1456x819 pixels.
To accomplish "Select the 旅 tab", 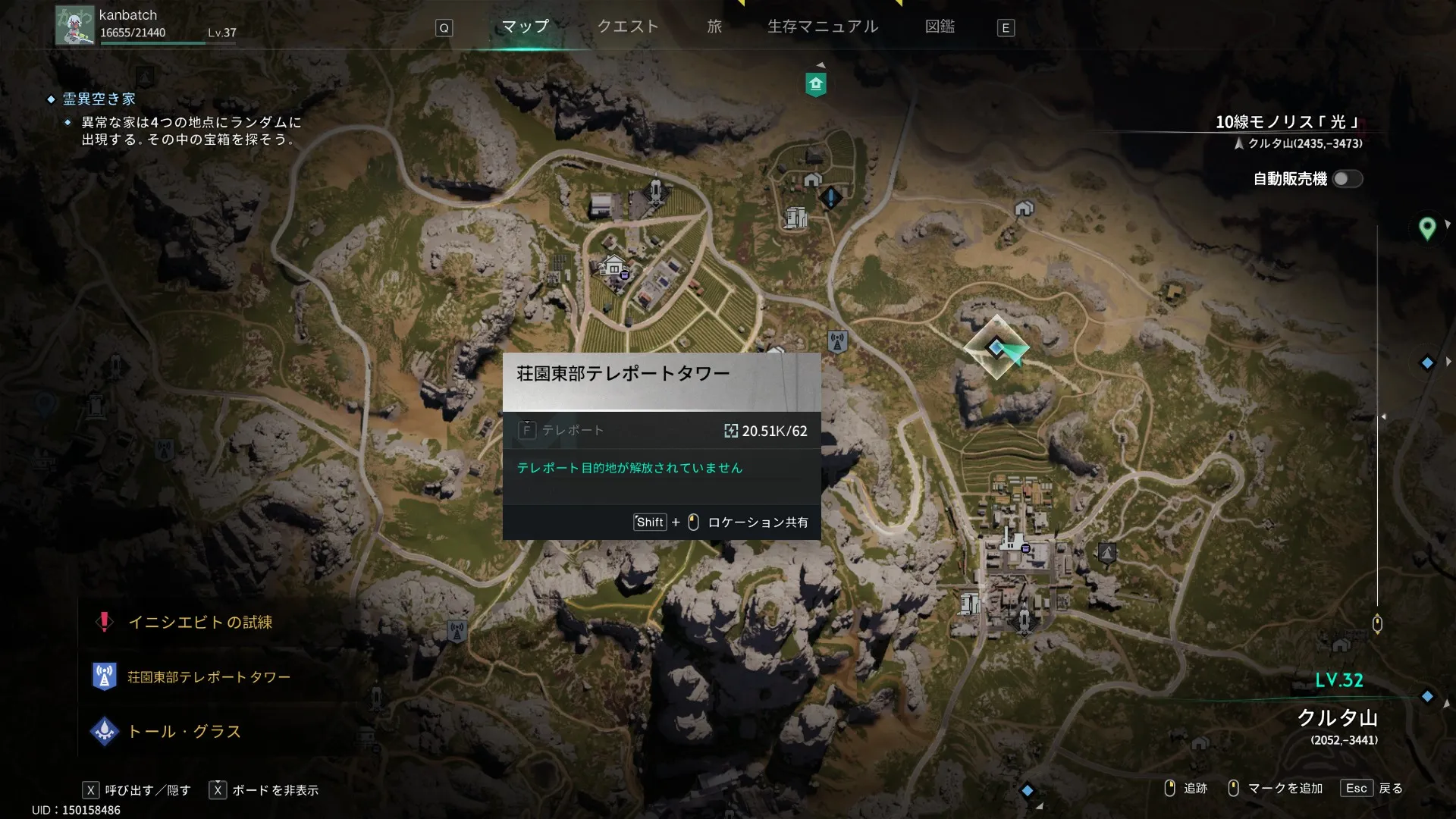I will coord(714,27).
